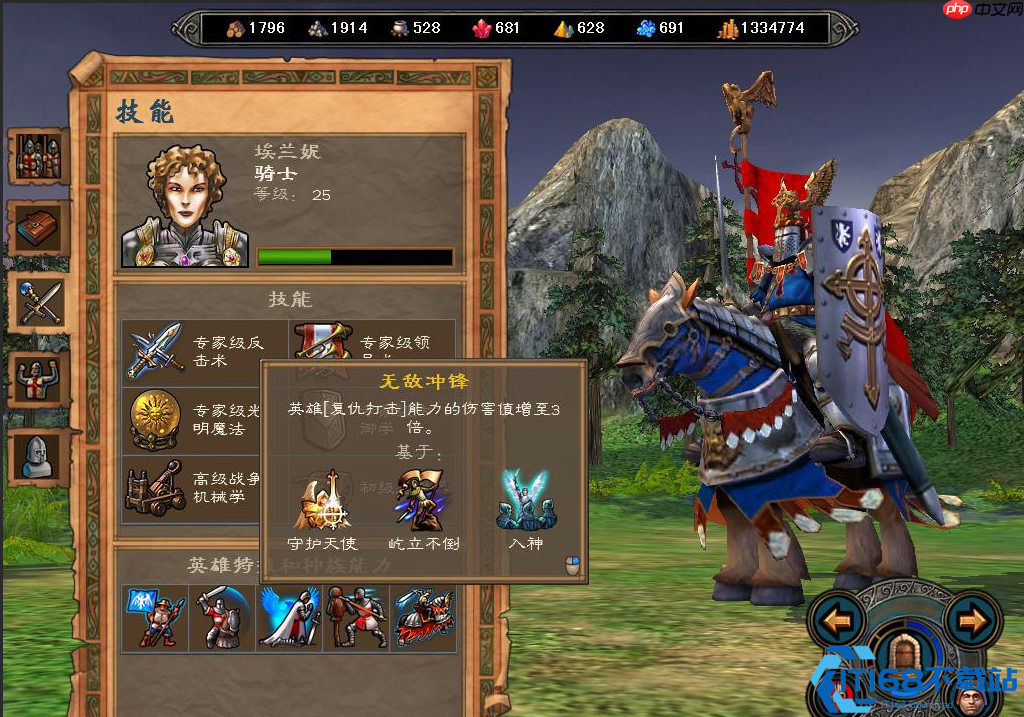Switch to the knight helmet tab
Viewport: 1024px width, 717px height.
(x=38, y=456)
